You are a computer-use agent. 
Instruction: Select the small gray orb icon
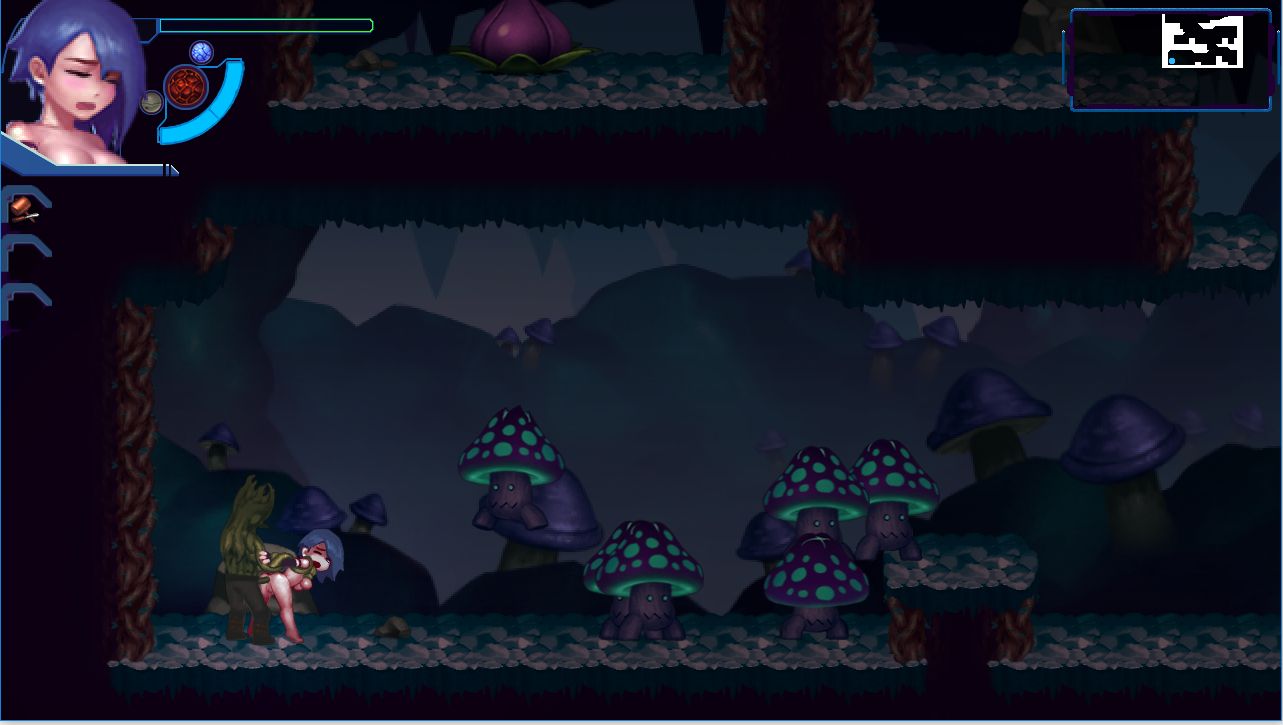[x=151, y=102]
